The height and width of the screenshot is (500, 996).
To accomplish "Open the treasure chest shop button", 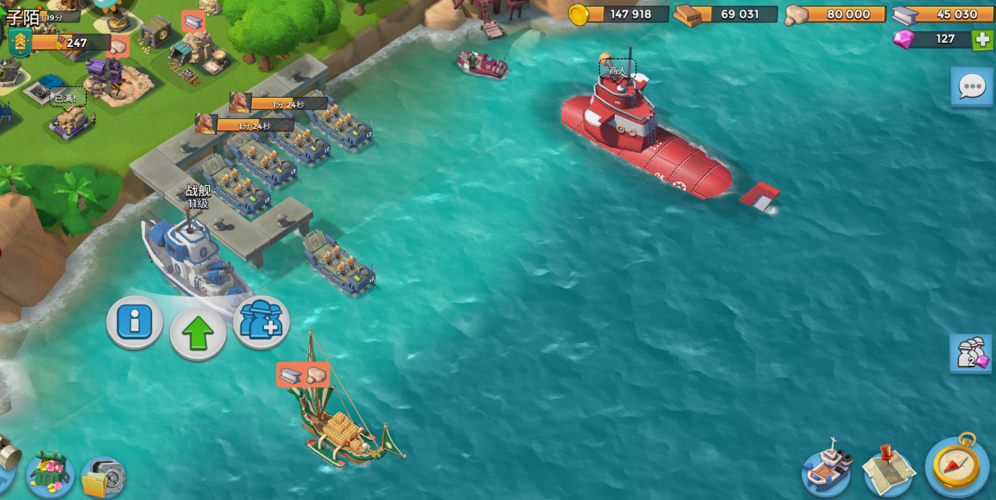I will [48, 473].
